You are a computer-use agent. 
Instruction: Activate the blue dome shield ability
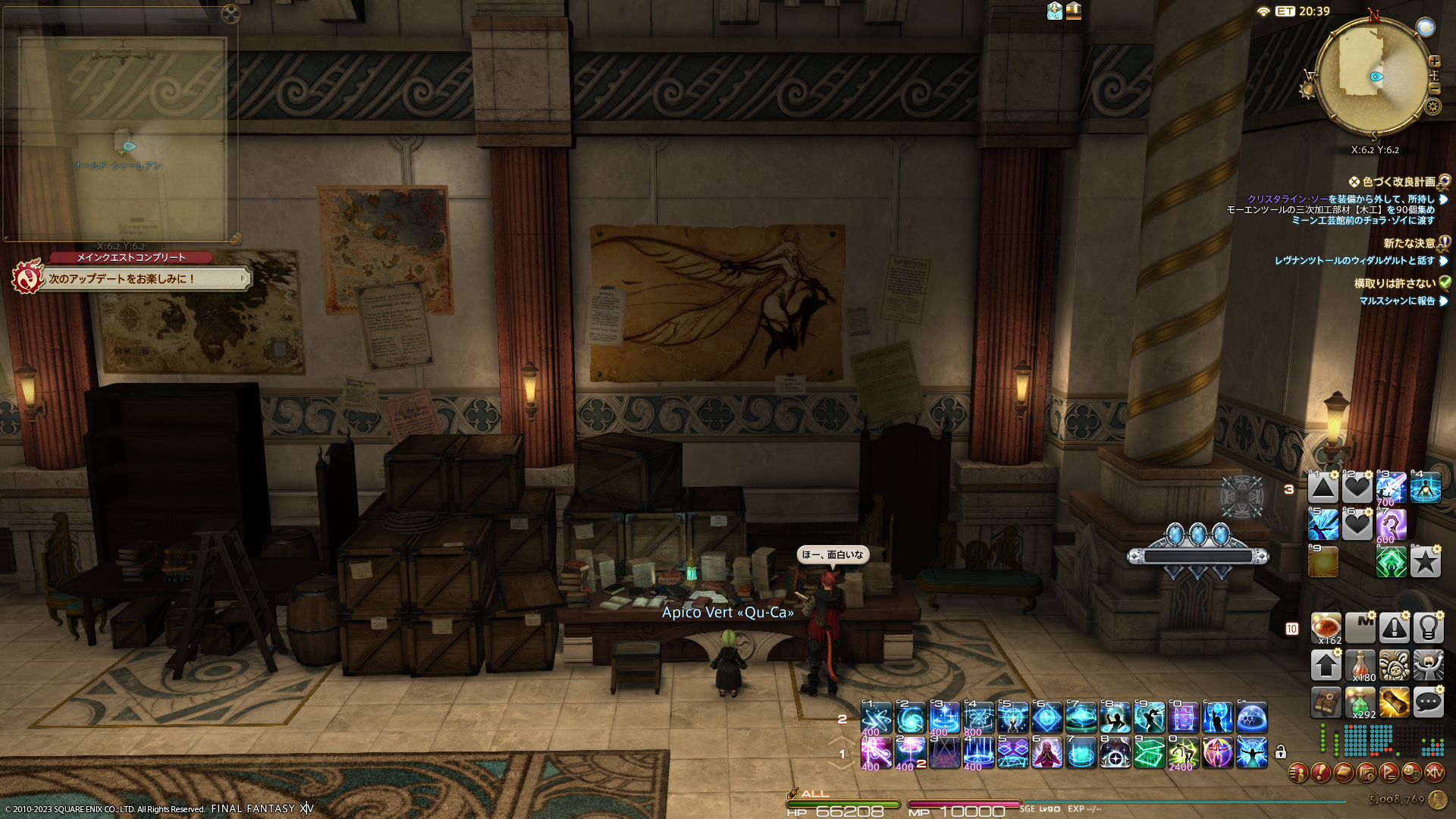[1252, 717]
